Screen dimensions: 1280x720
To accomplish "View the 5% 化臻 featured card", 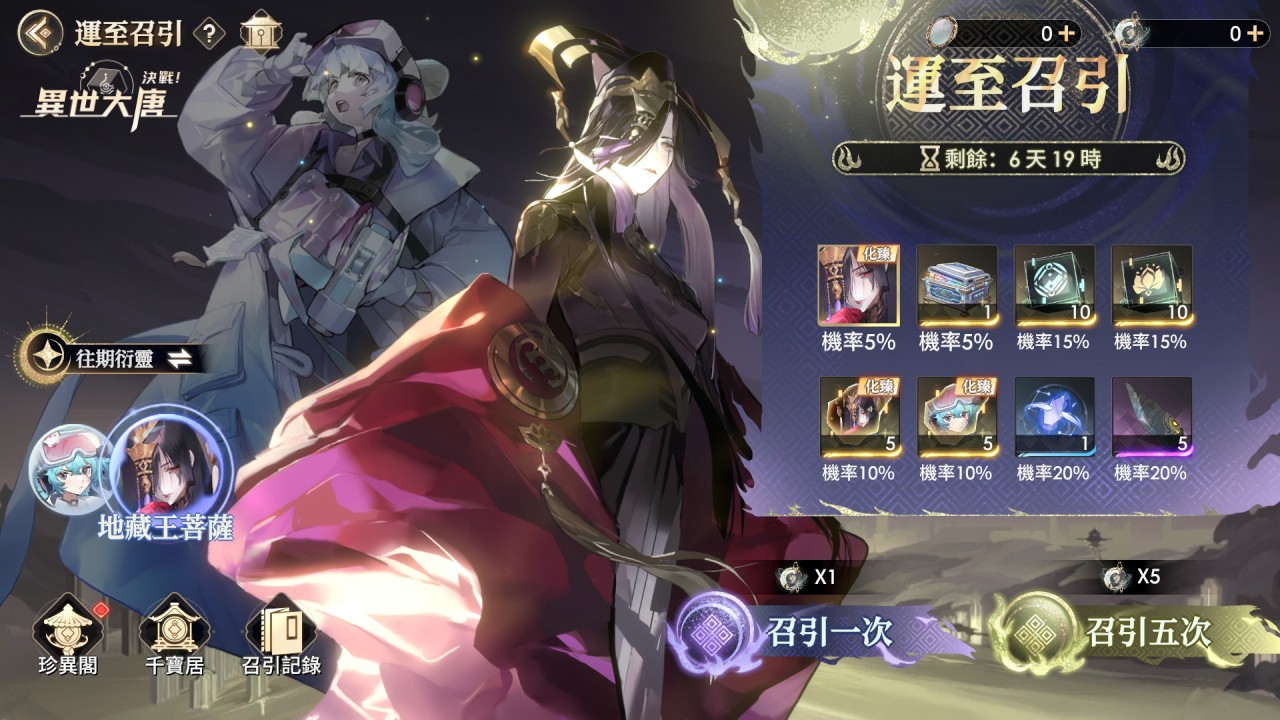I will click(858, 285).
